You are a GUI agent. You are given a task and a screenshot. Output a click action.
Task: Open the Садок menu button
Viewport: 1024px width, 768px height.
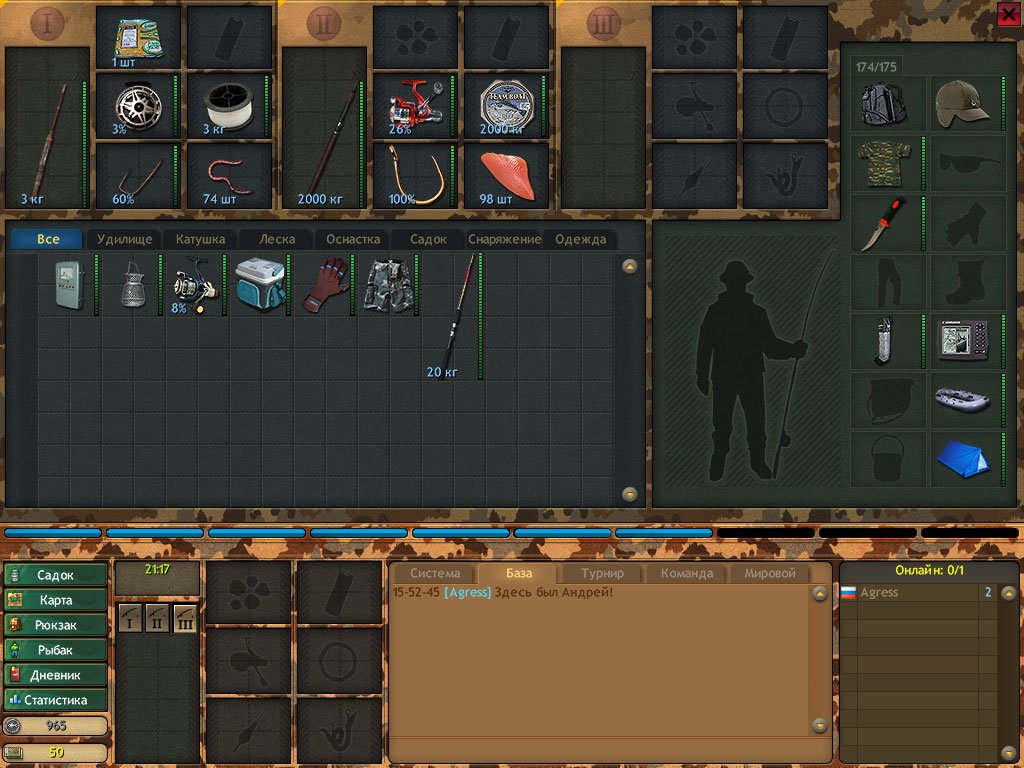tap(56, 575)
